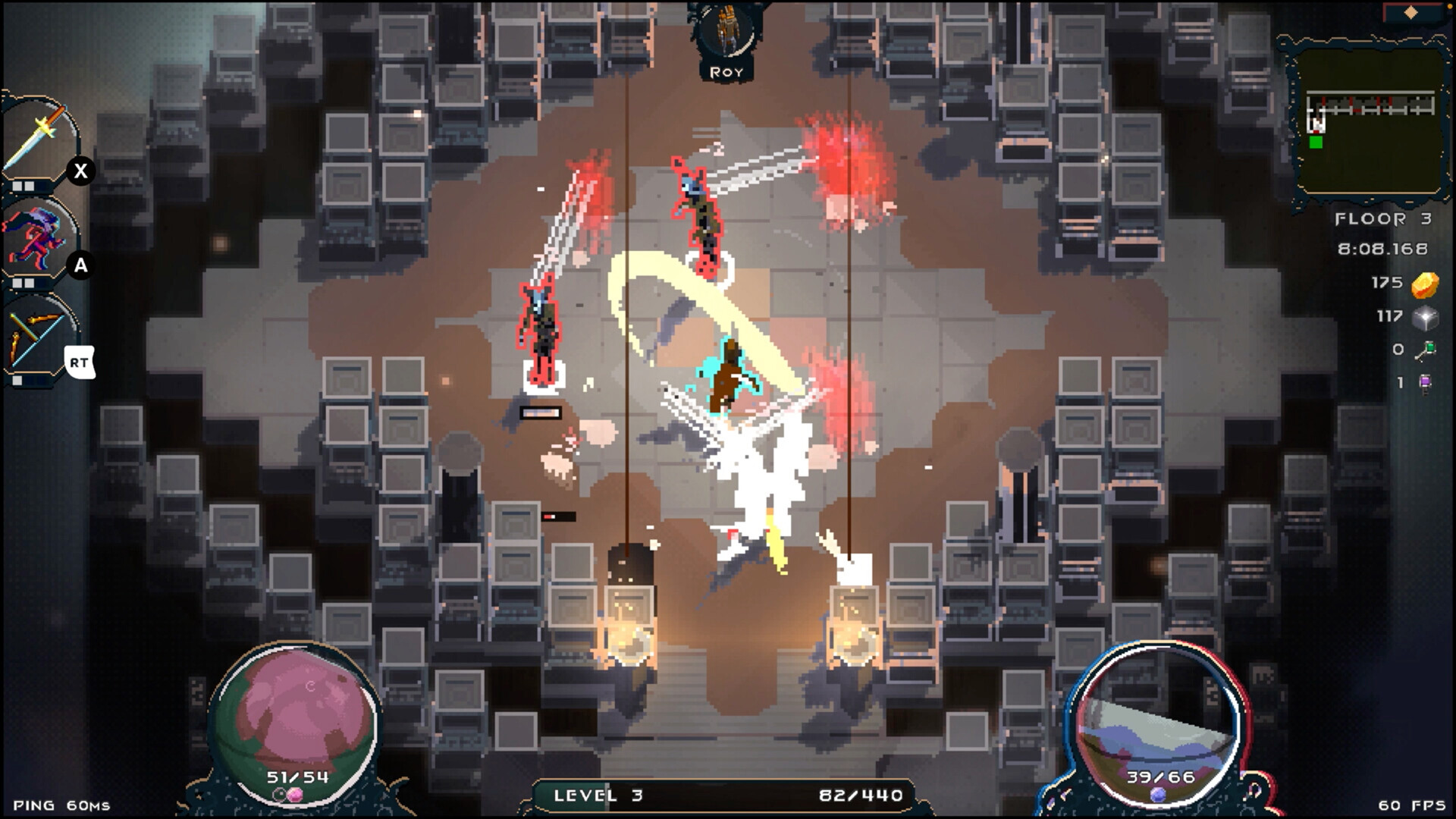This screenshot has width=1456, height=819.
Task: Expand the Floor 3 info display
Action: click(1382, 218)
